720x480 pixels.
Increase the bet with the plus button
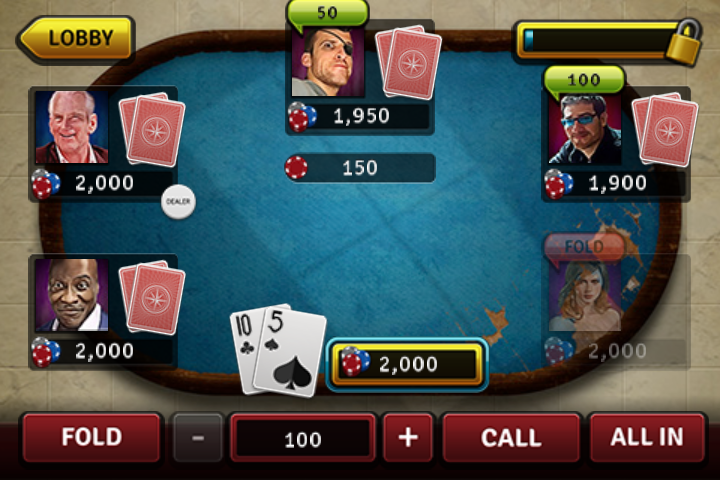(x=408, y=438)
